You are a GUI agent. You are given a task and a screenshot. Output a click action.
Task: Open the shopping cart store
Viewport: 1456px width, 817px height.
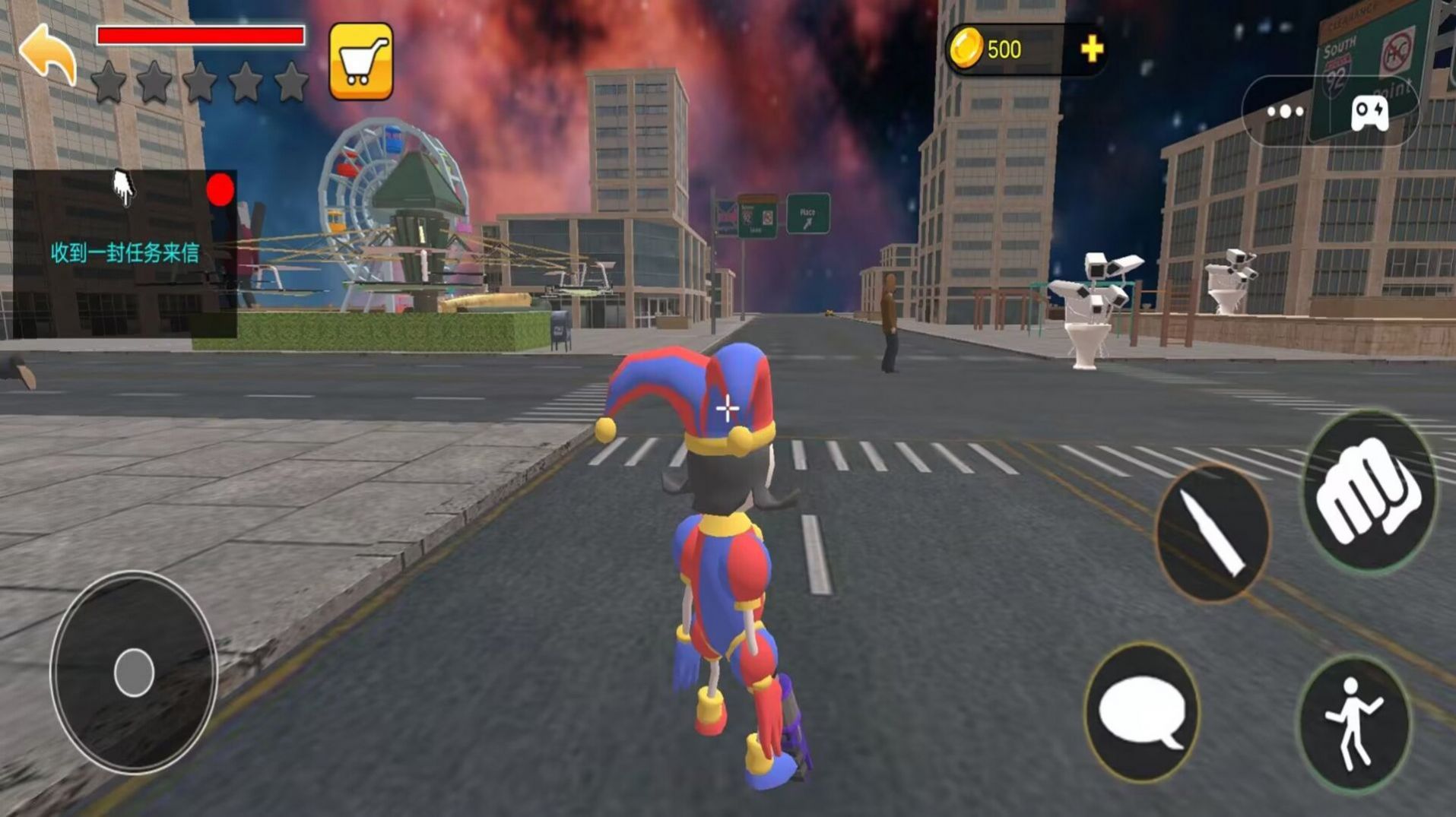click(361, 62)
